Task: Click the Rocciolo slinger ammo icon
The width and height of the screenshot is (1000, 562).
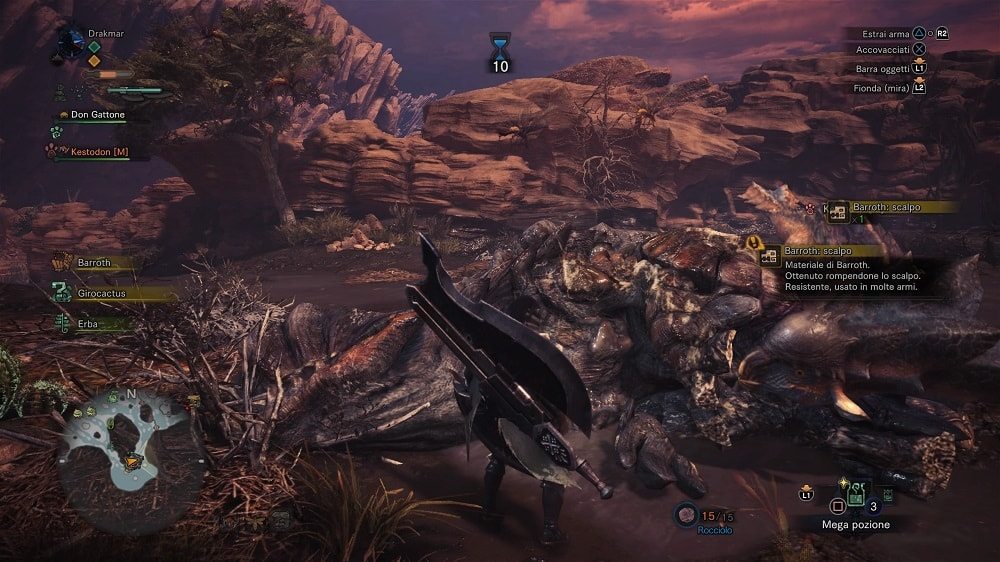Action: pos(687,514)
